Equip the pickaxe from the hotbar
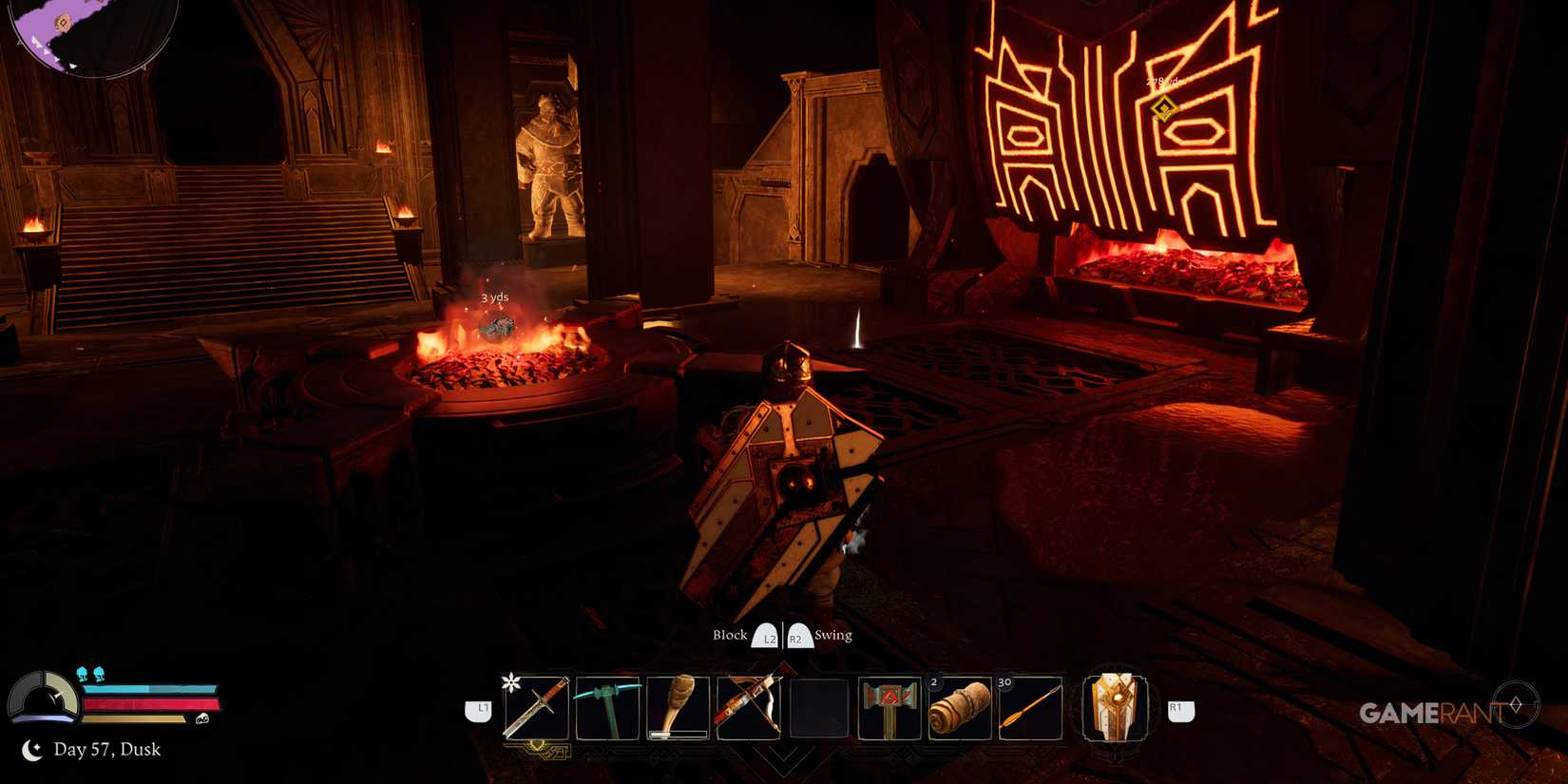The height and width of the screenshot is (784, 1568). (608, 708)
